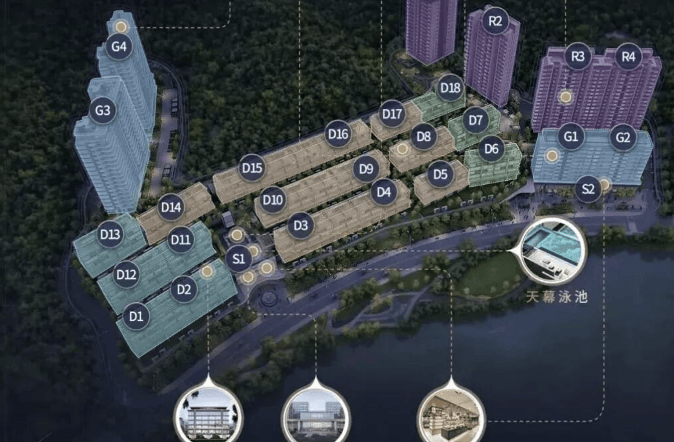The image size is (674, 442).
Task: Select the D11 block marker
Action: point(181,239)
